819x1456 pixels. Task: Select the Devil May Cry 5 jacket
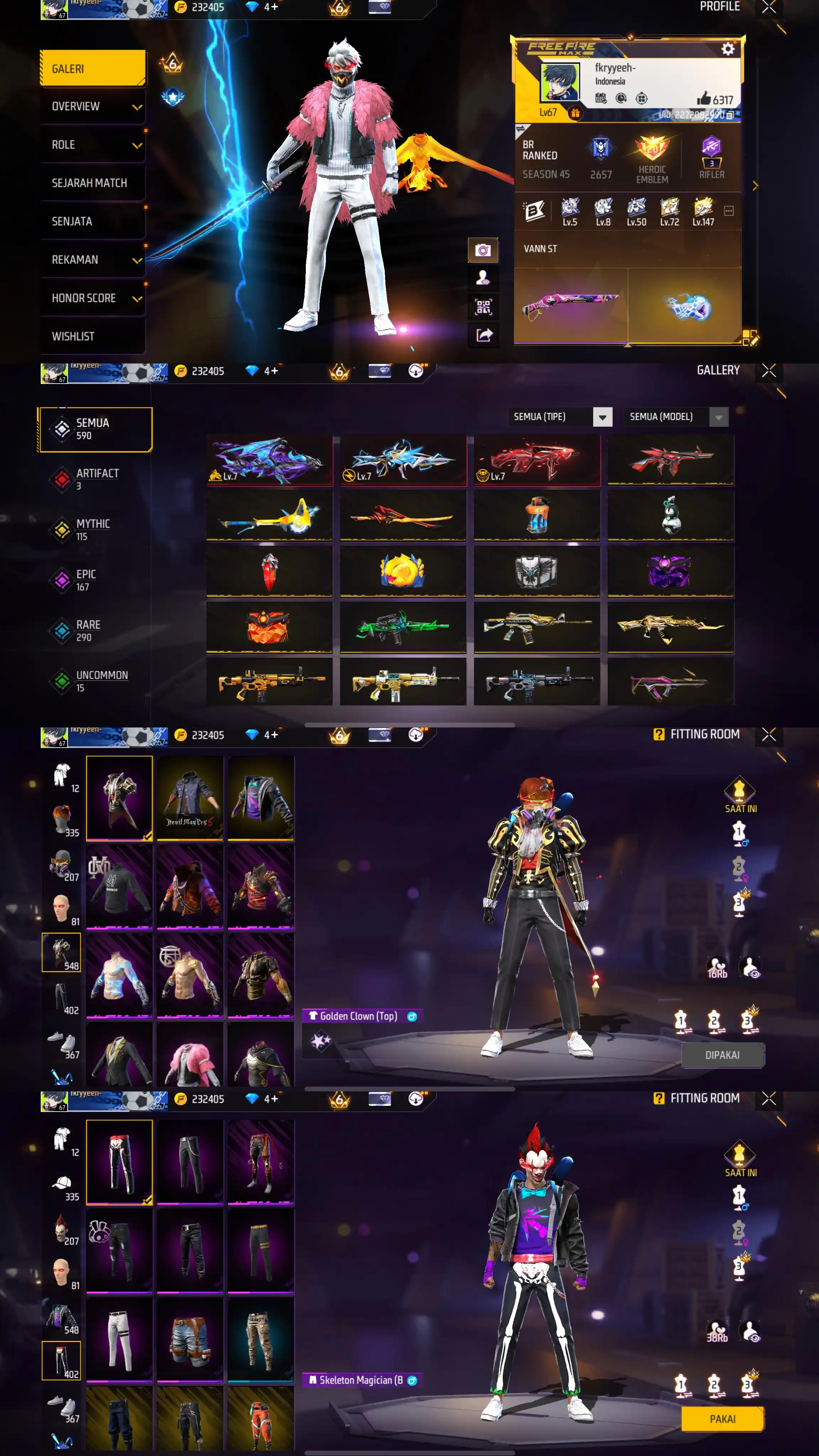click(x=190, y=798)
